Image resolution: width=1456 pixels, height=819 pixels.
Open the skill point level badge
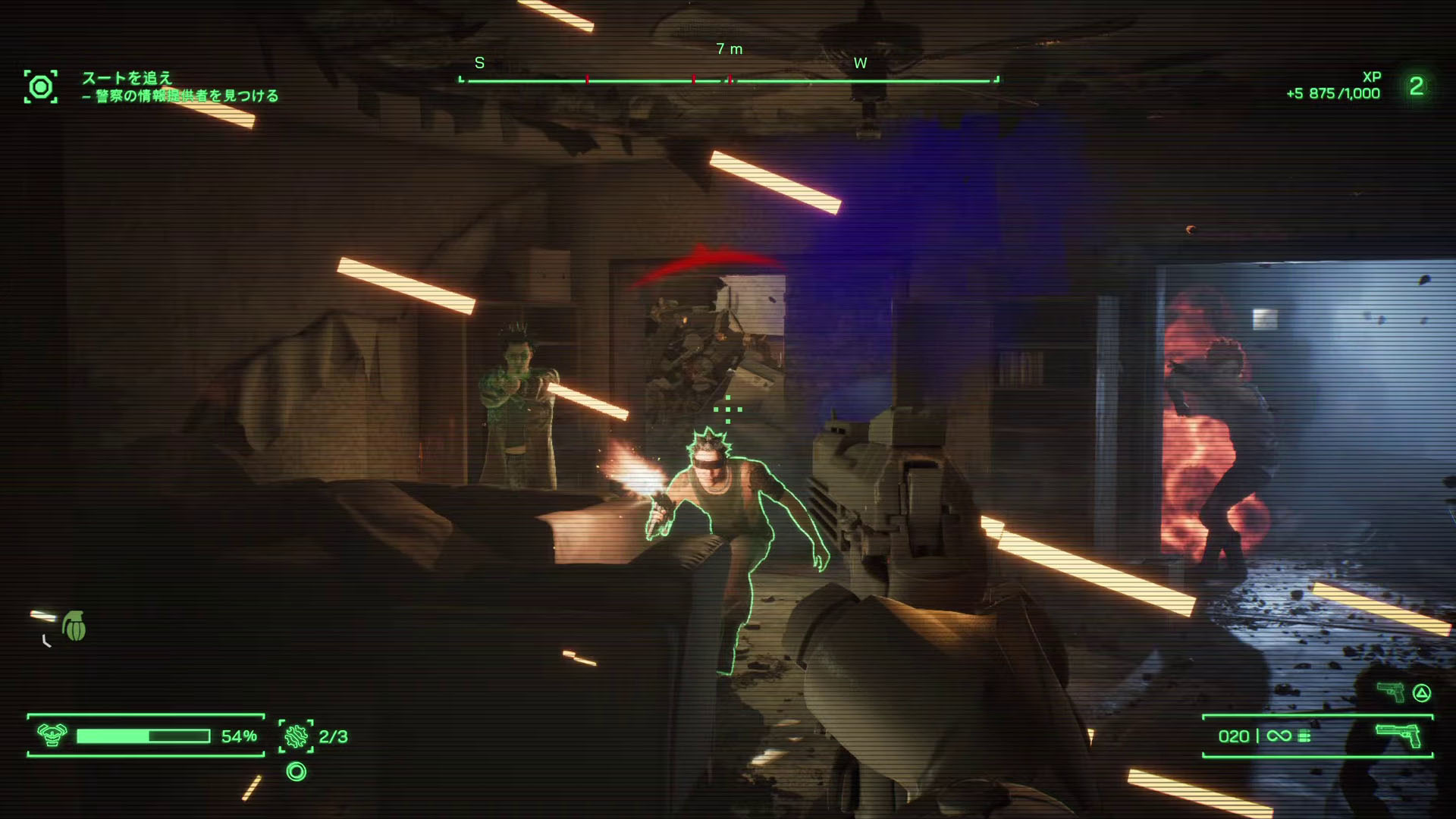click(1416, 86)
